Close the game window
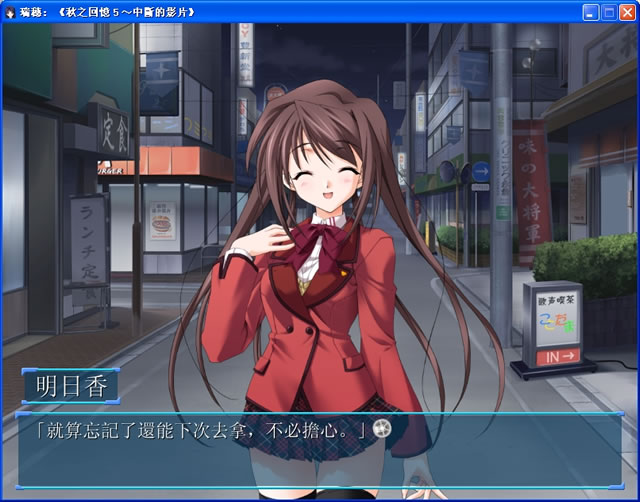The height and width of the screenshot is (502, 640). pos(626,13)
